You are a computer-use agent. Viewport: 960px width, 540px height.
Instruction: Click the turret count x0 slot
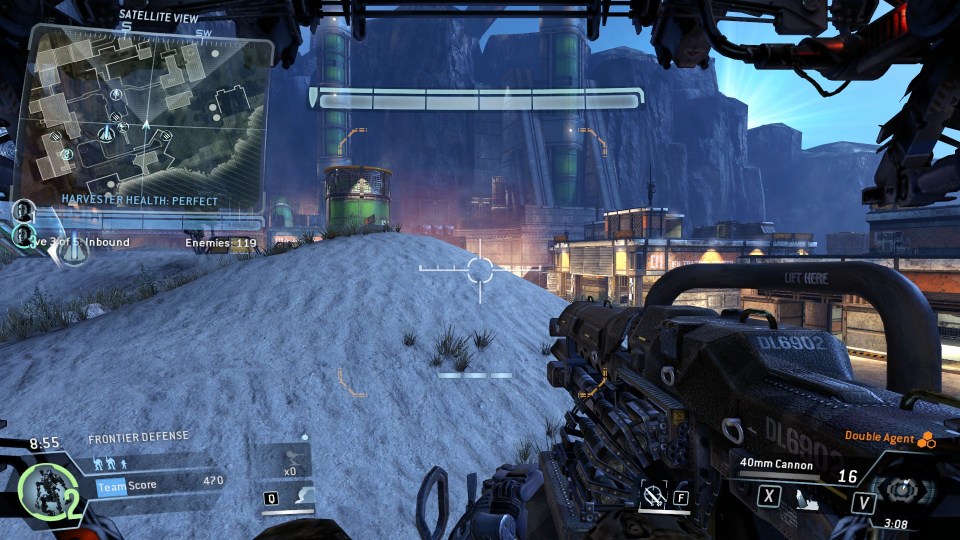[289, 464]
